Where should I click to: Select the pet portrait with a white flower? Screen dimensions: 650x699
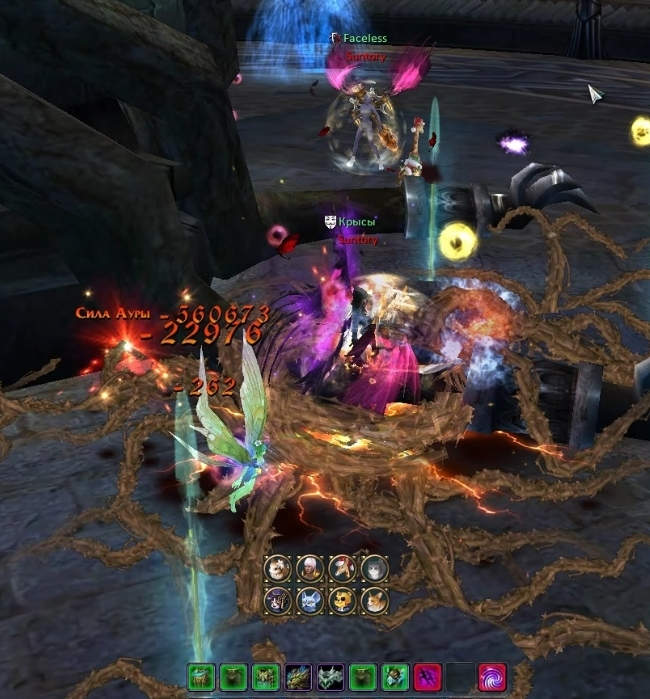(278, 569)
